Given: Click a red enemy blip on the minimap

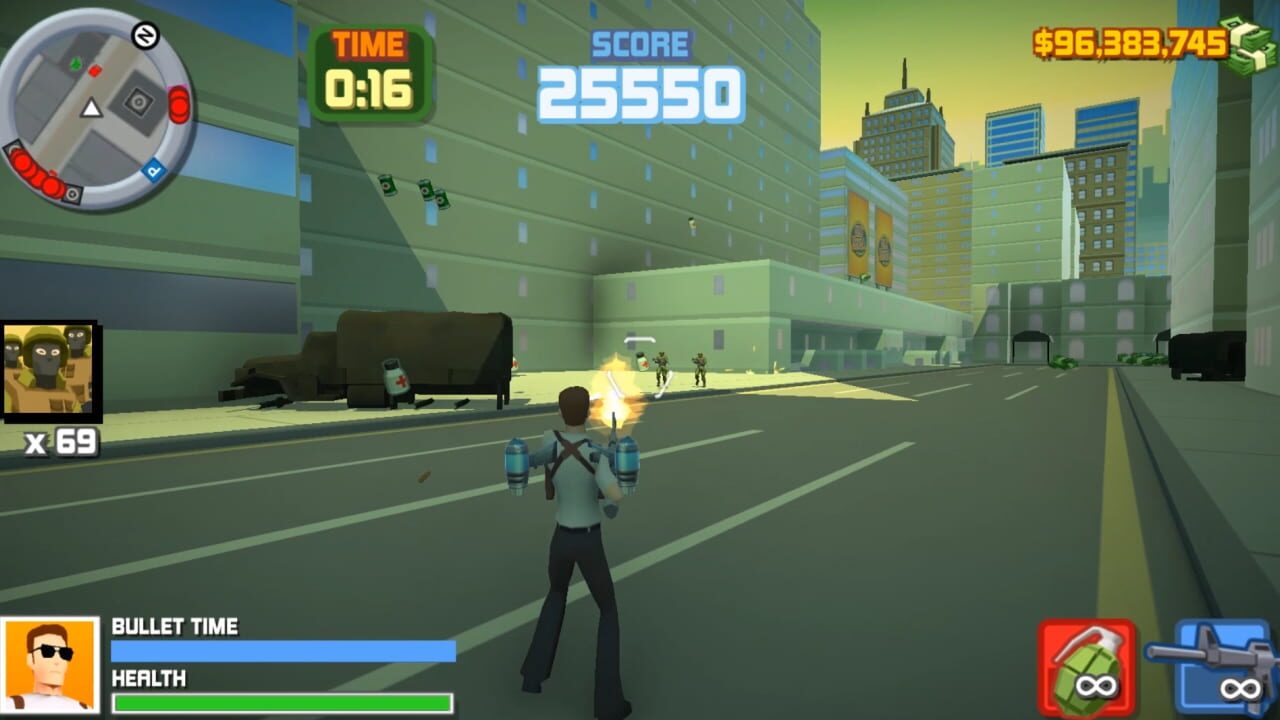Looking at the screenshot, I should [95, 70].
